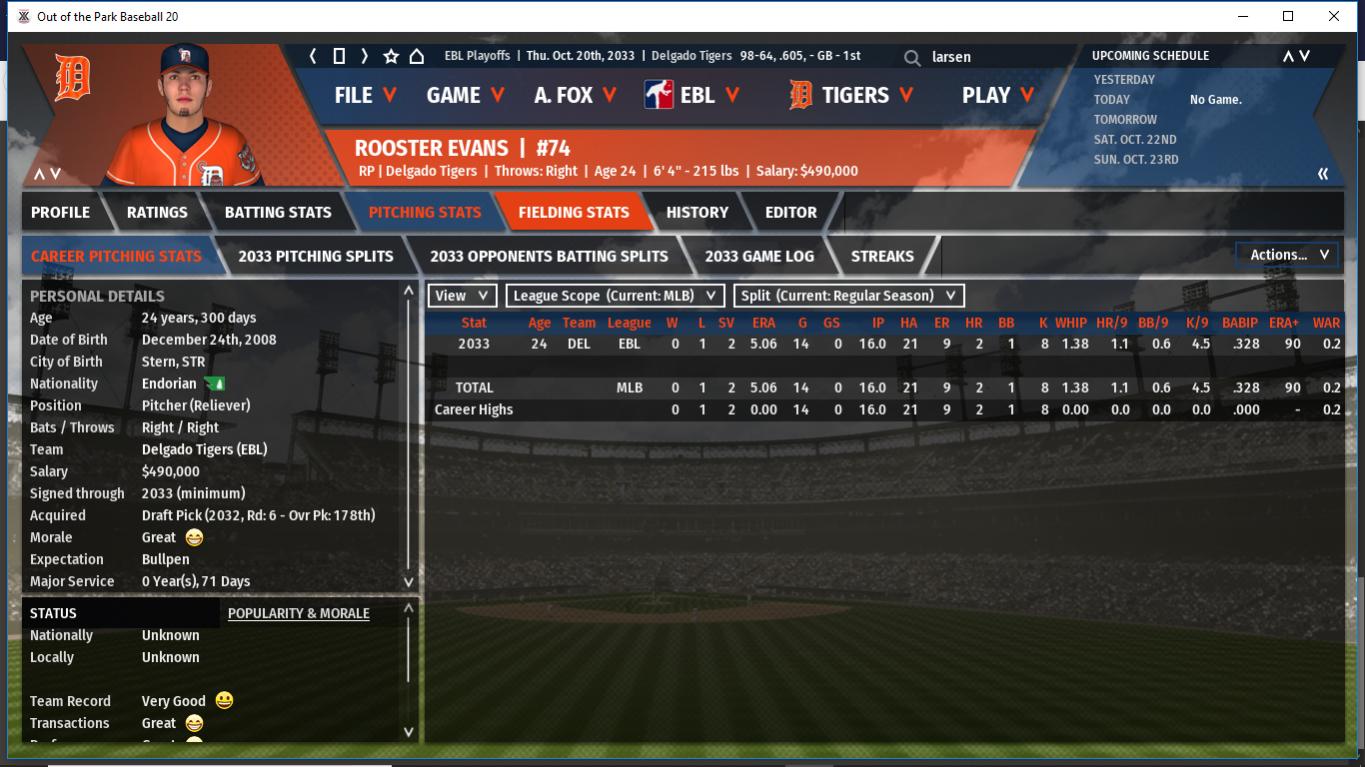View 2033 PITCHING SPLITS
This screenshot has height=767, width=1365.
point(316,256)
